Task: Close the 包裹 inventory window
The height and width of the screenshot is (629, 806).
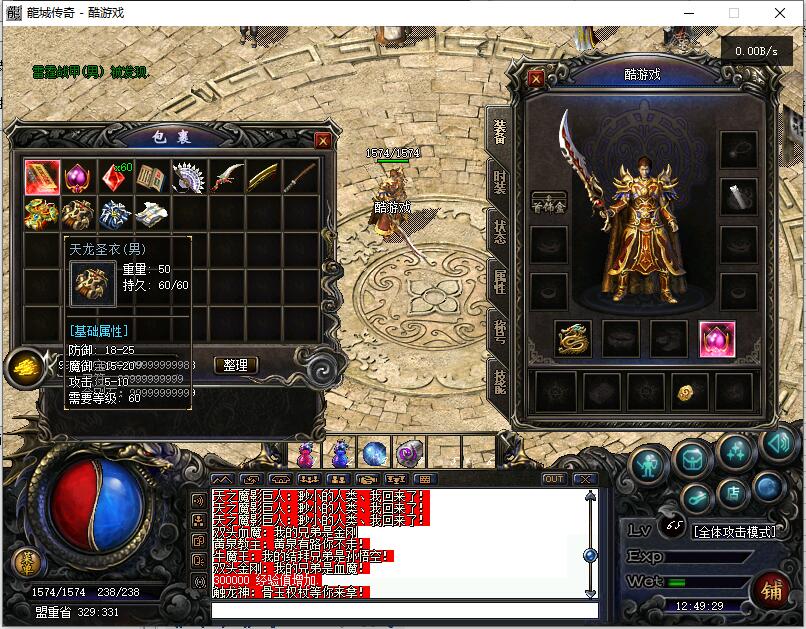Action: tap(322, 141)
